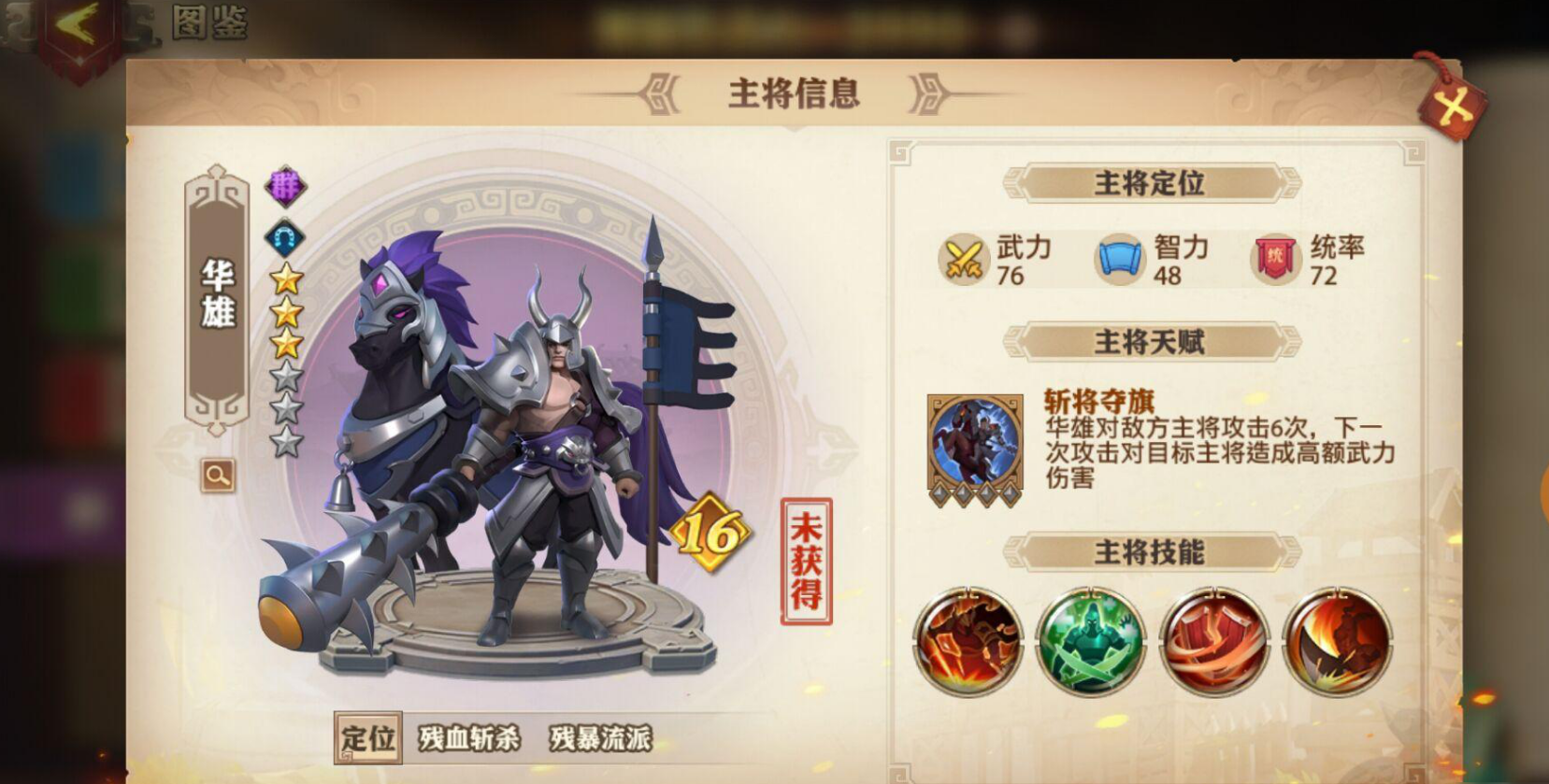Click the red banner 统率 attribute icon
Viewport: 1549px width, 784px height.
point(1273,259)
